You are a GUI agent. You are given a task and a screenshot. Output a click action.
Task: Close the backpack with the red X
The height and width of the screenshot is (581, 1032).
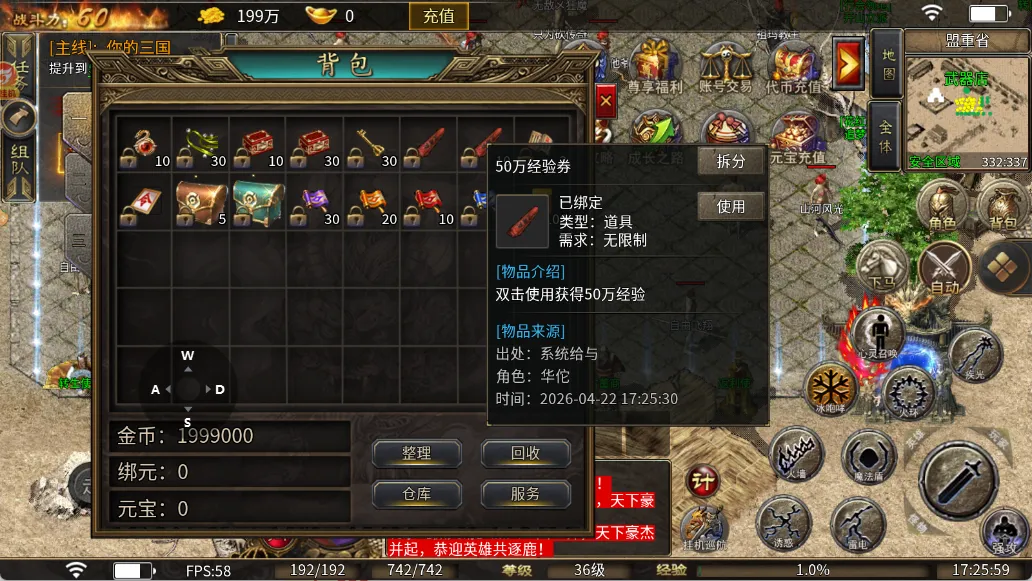605,100
